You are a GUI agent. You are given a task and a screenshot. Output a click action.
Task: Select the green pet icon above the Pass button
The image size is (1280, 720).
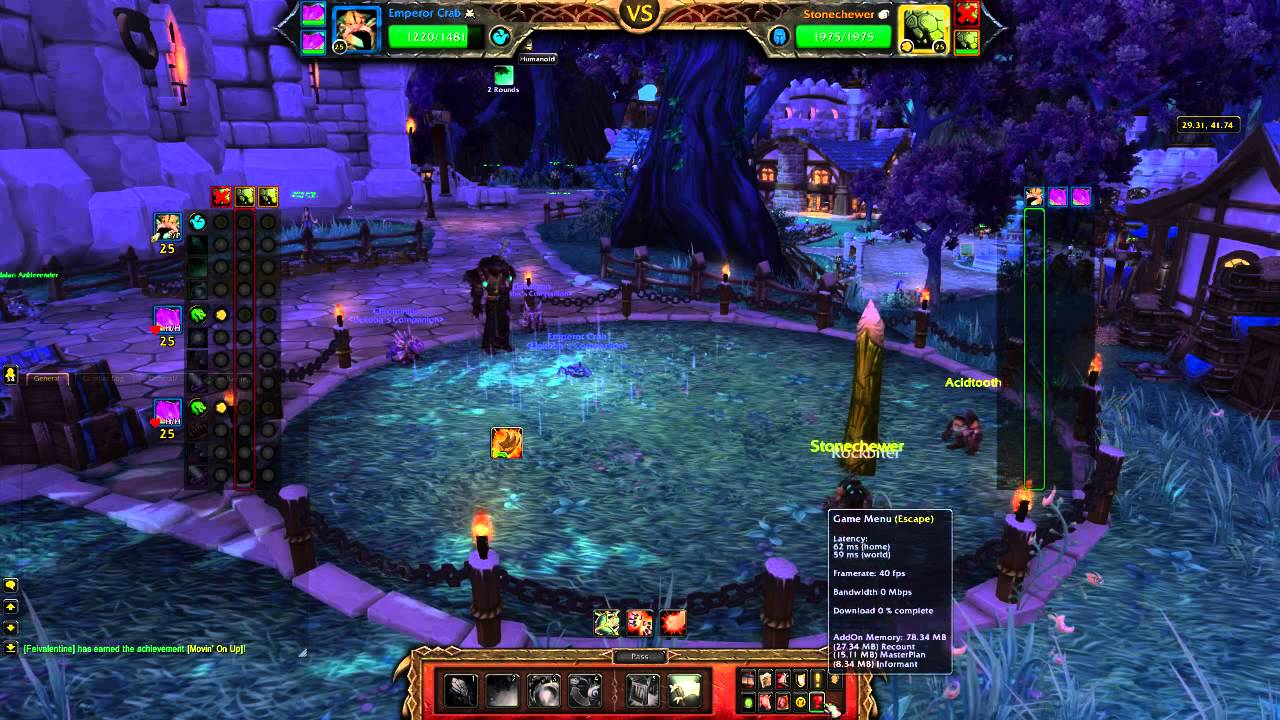pyautogui.click(x=607, y=622)
